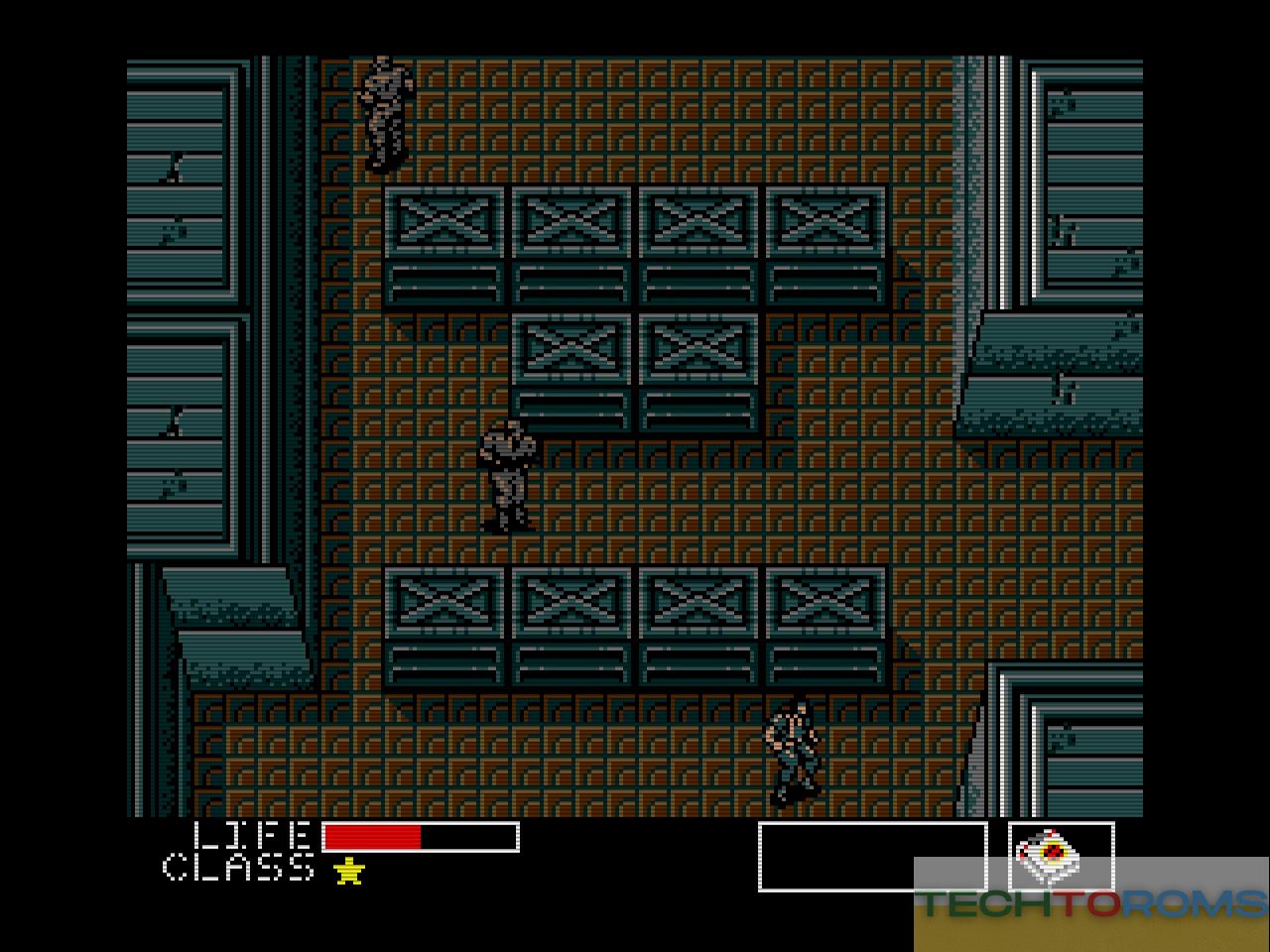The image size is (1270, 952).
Task: Click the left crate of the middle pair
Action: (573, 347)
